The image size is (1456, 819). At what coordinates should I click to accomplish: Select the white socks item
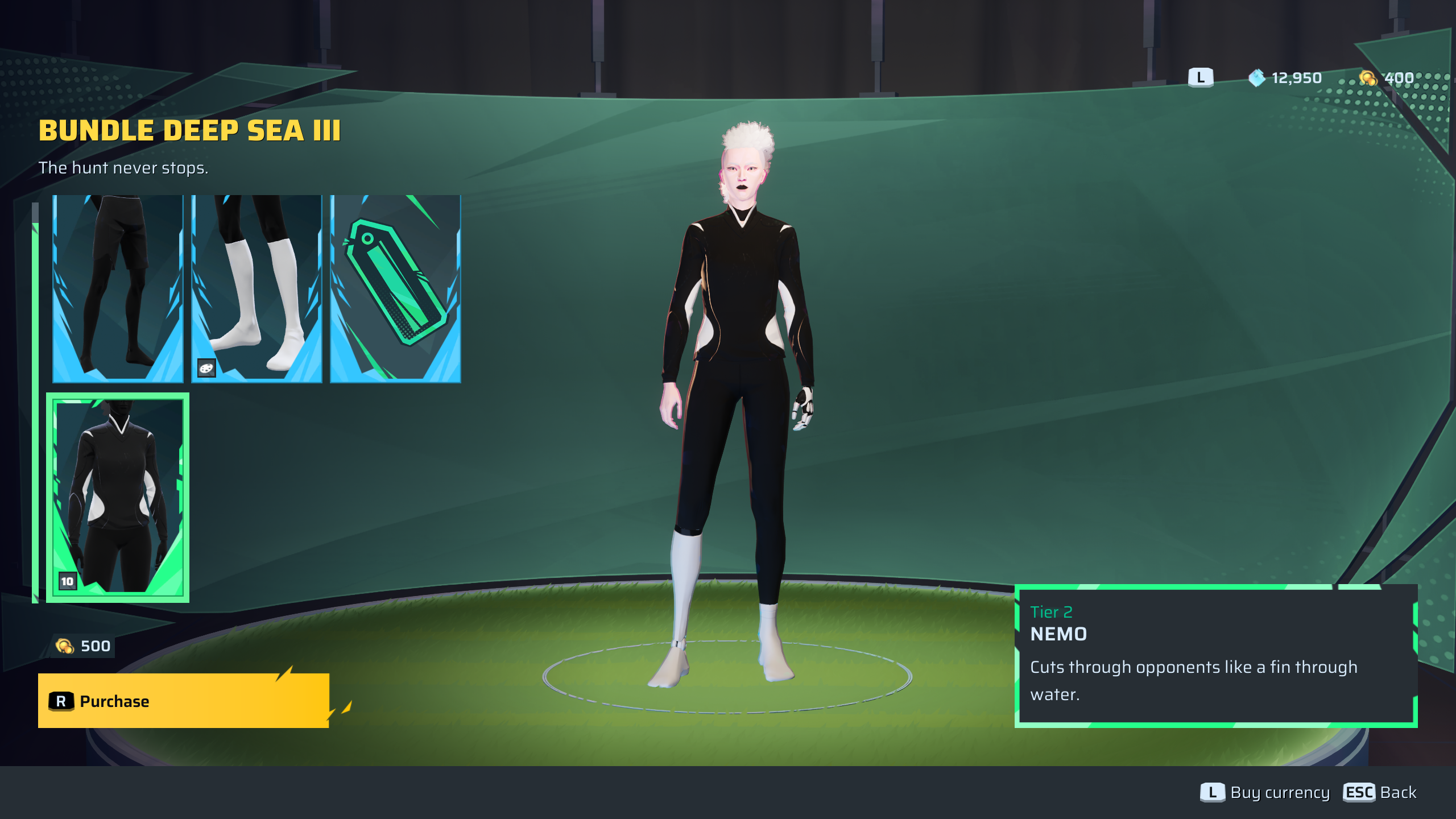click(x=257, y=288)
